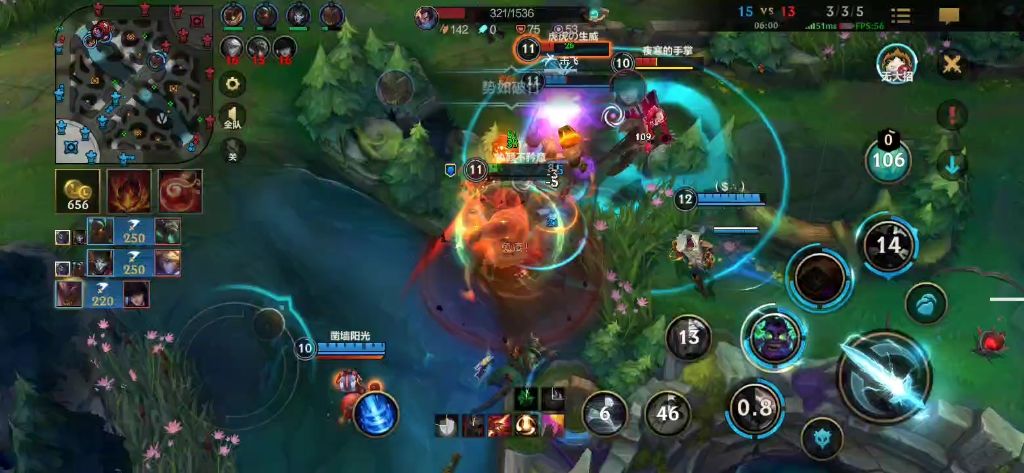This screenshot has height=473, width=1024.
Task: Open the chat speech bubble
Action: pyautogui.click(x=949, y=16)
